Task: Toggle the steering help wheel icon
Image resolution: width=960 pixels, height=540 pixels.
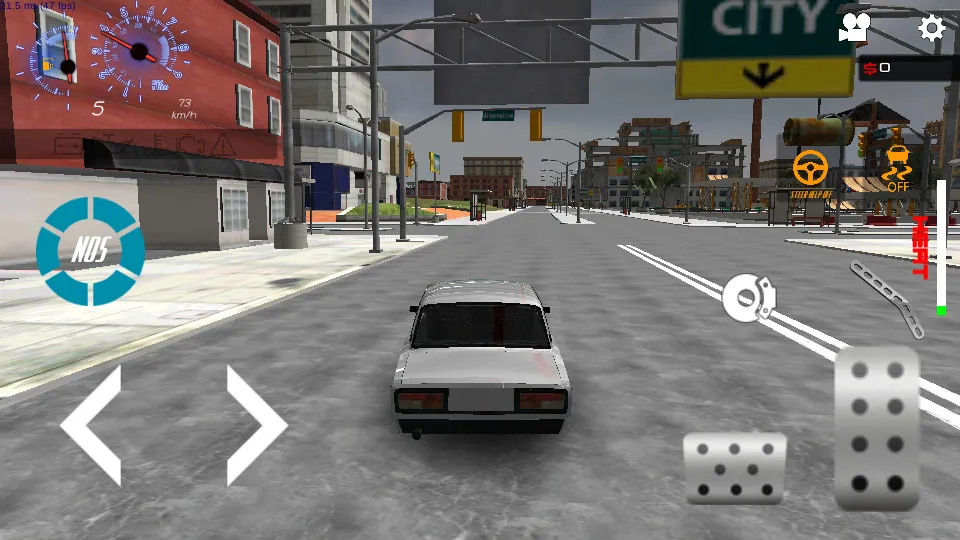Action: click(x=811, y=170)
